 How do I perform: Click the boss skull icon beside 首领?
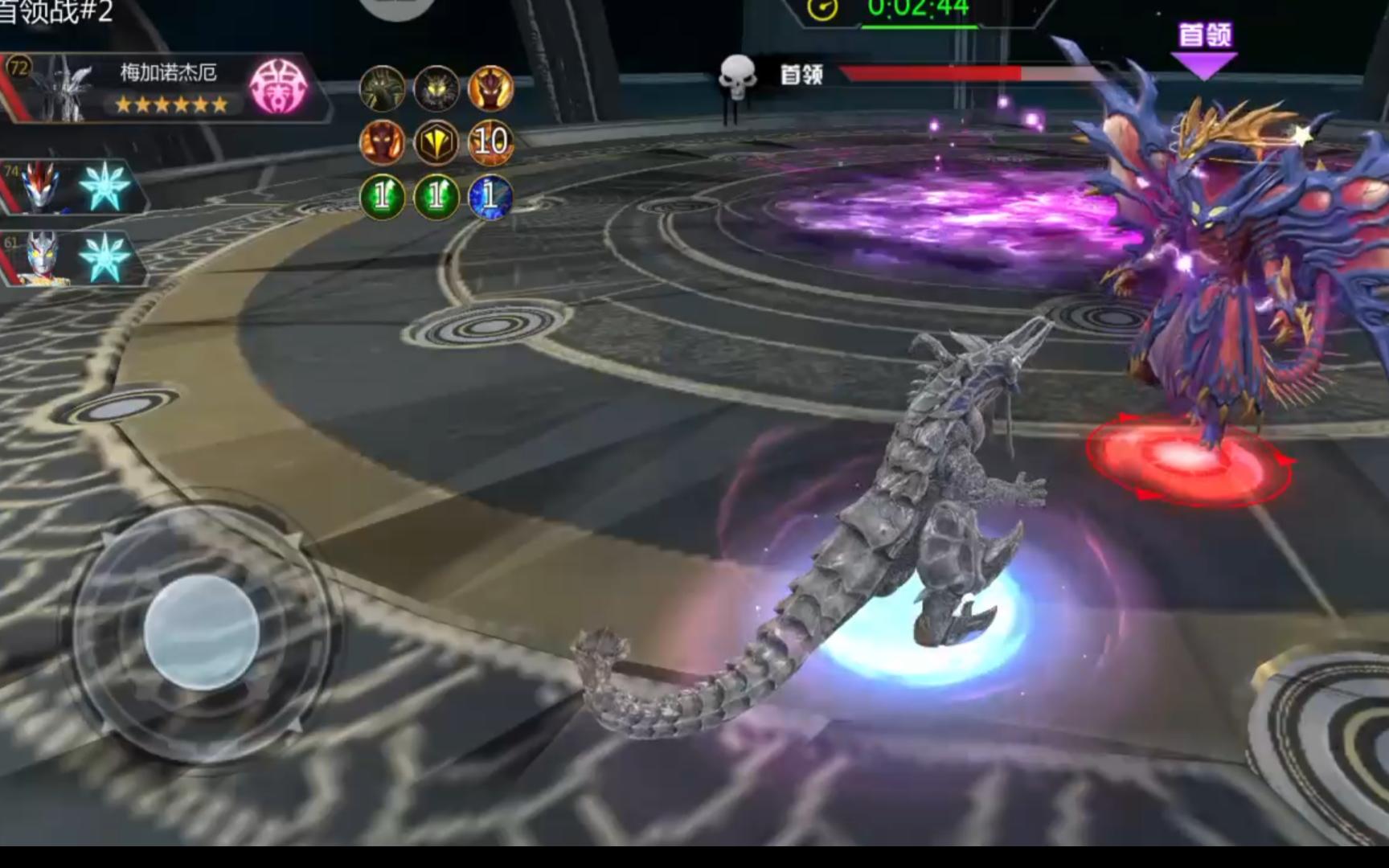tap(736, 76)
